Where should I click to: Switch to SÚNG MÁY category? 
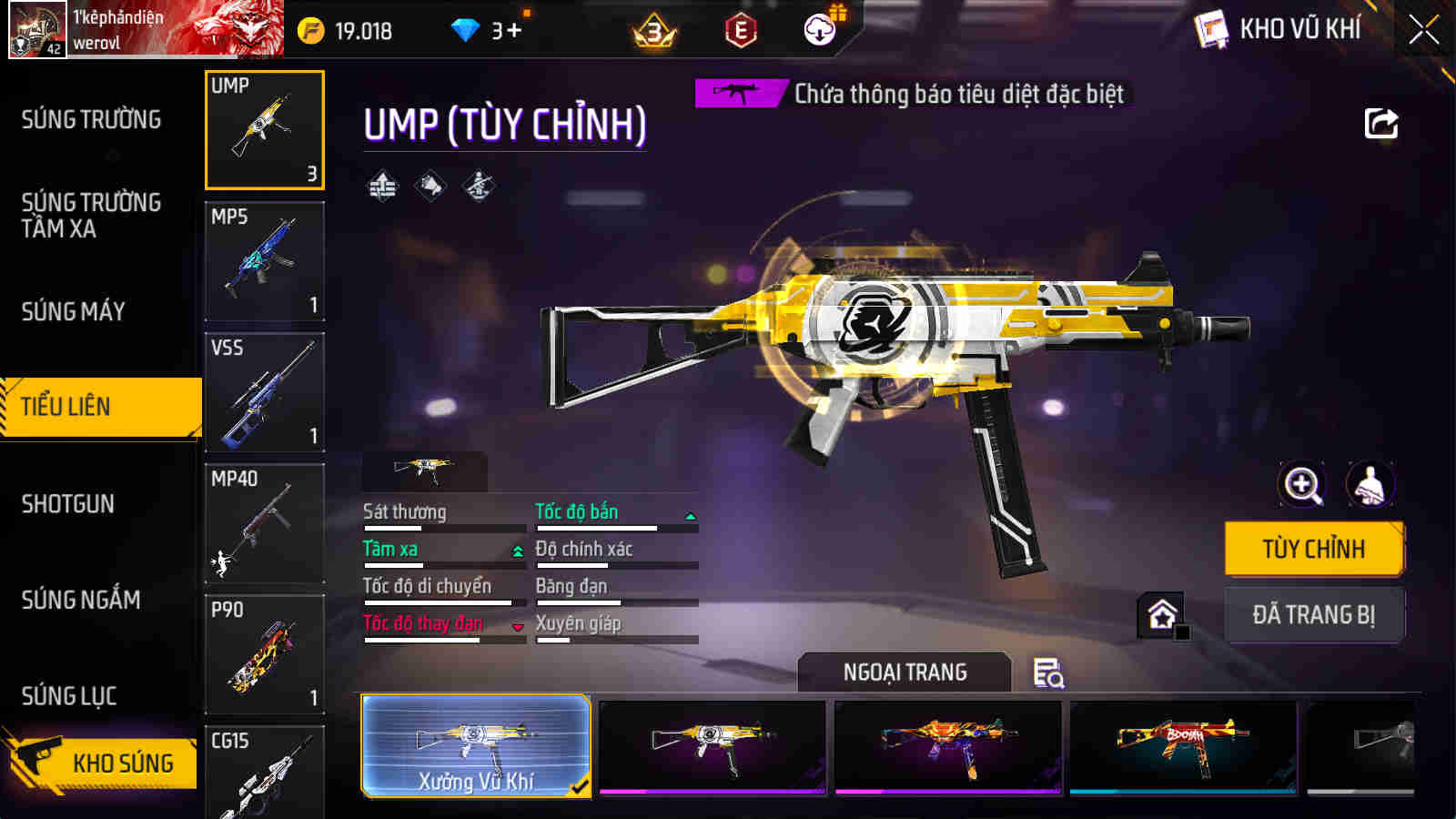pyautogui.click(x=74, y=311)
